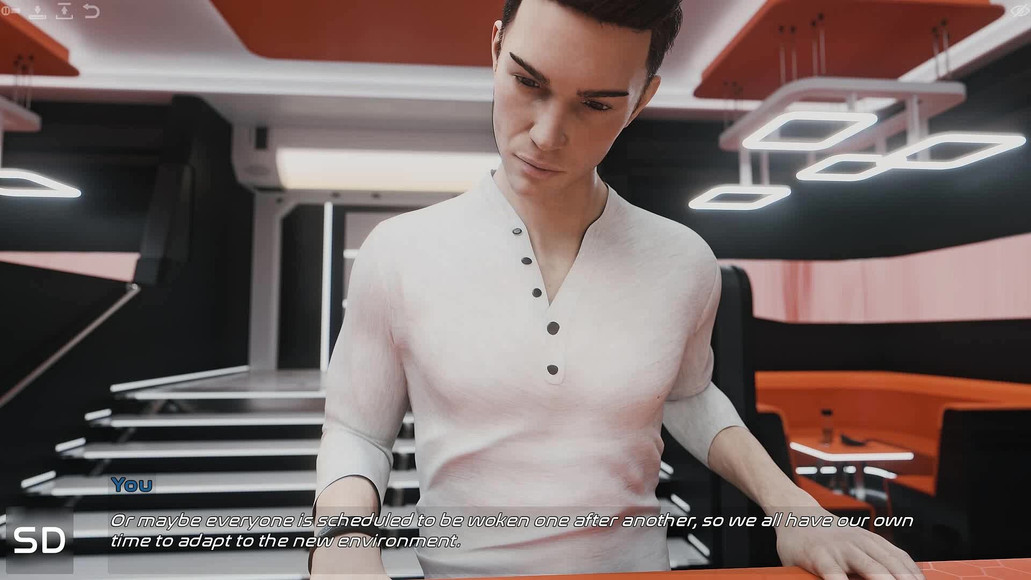Click the load game icon
Screen dimensions: 1031x580
(x=64, y=12)
